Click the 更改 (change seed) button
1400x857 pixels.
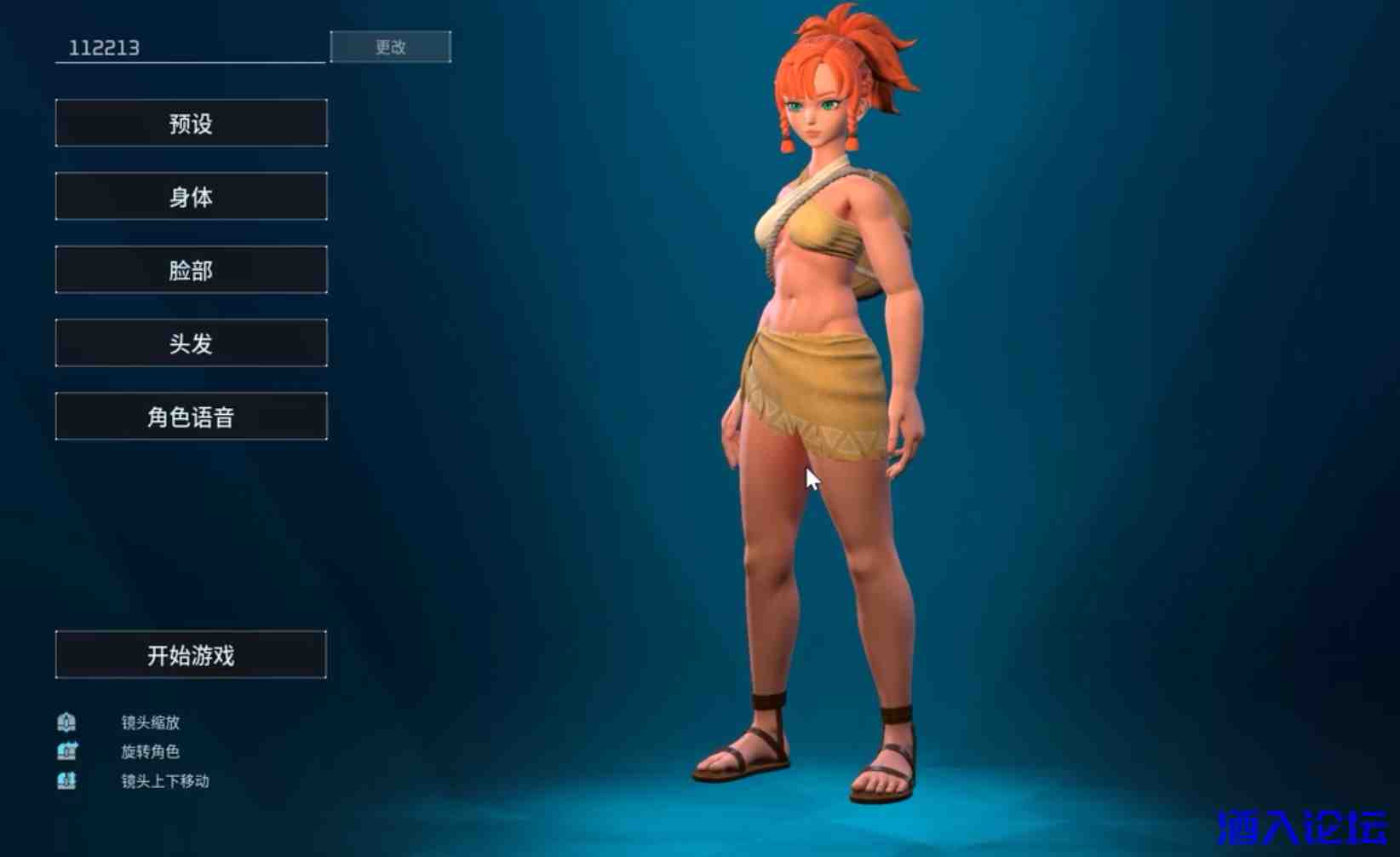pos(391,47)
